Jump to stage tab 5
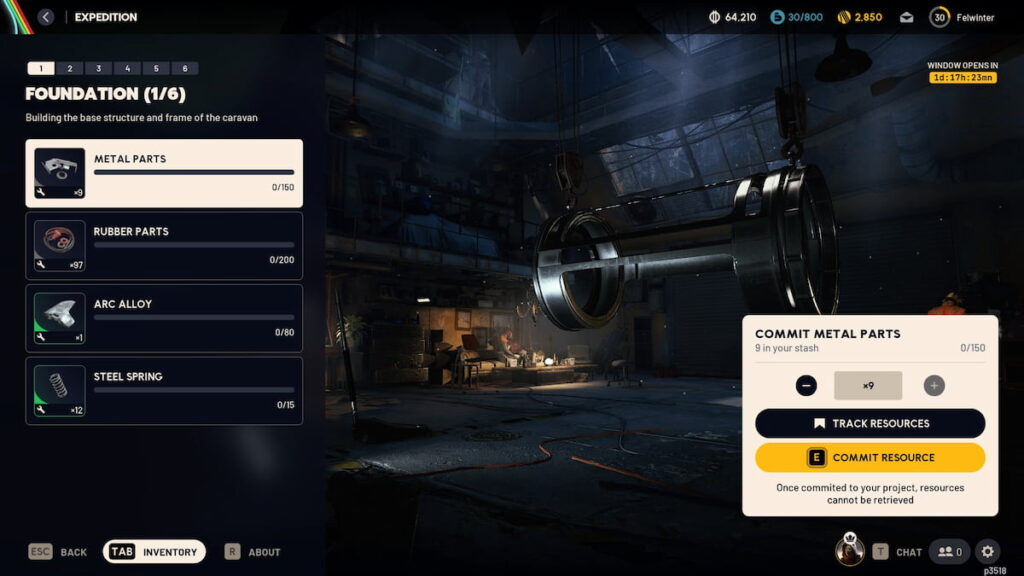Image resolution: width=1024 pixels, height=576 pixels. [156, 69]
